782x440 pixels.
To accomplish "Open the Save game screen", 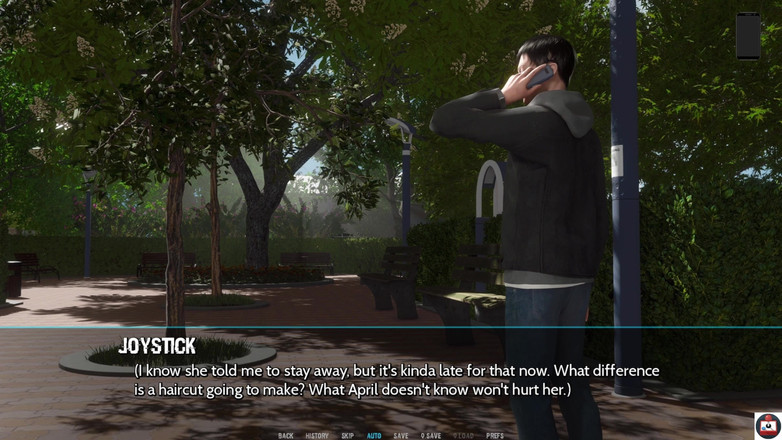I will click(401, 435).
